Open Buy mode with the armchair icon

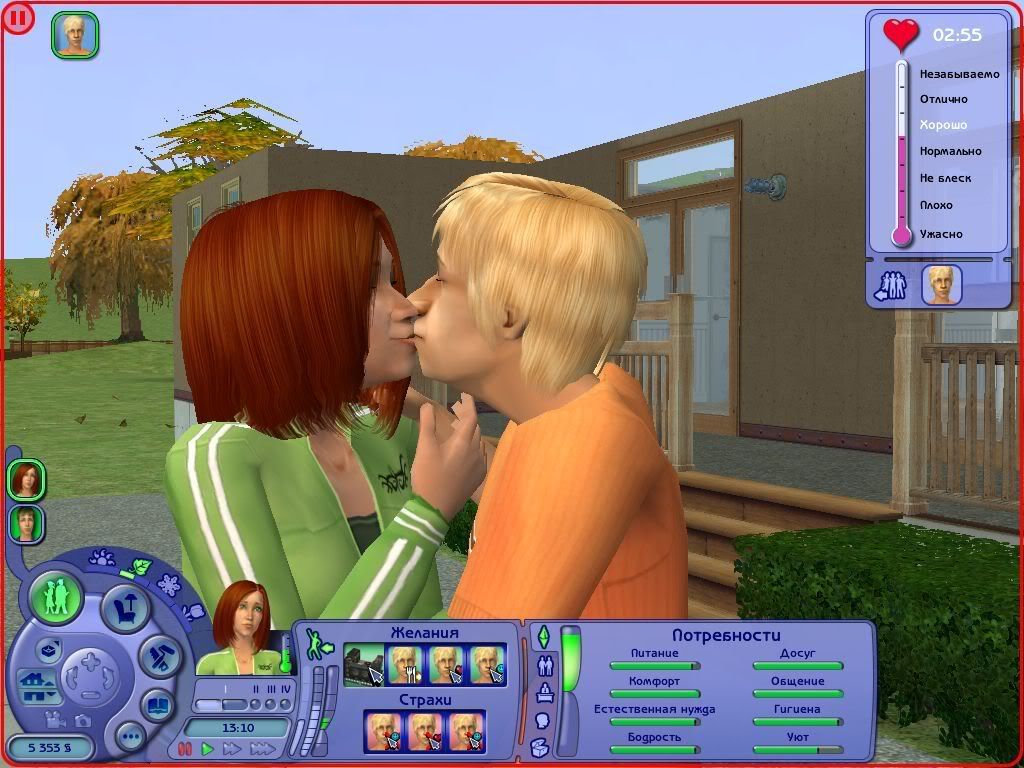[126, 608]
